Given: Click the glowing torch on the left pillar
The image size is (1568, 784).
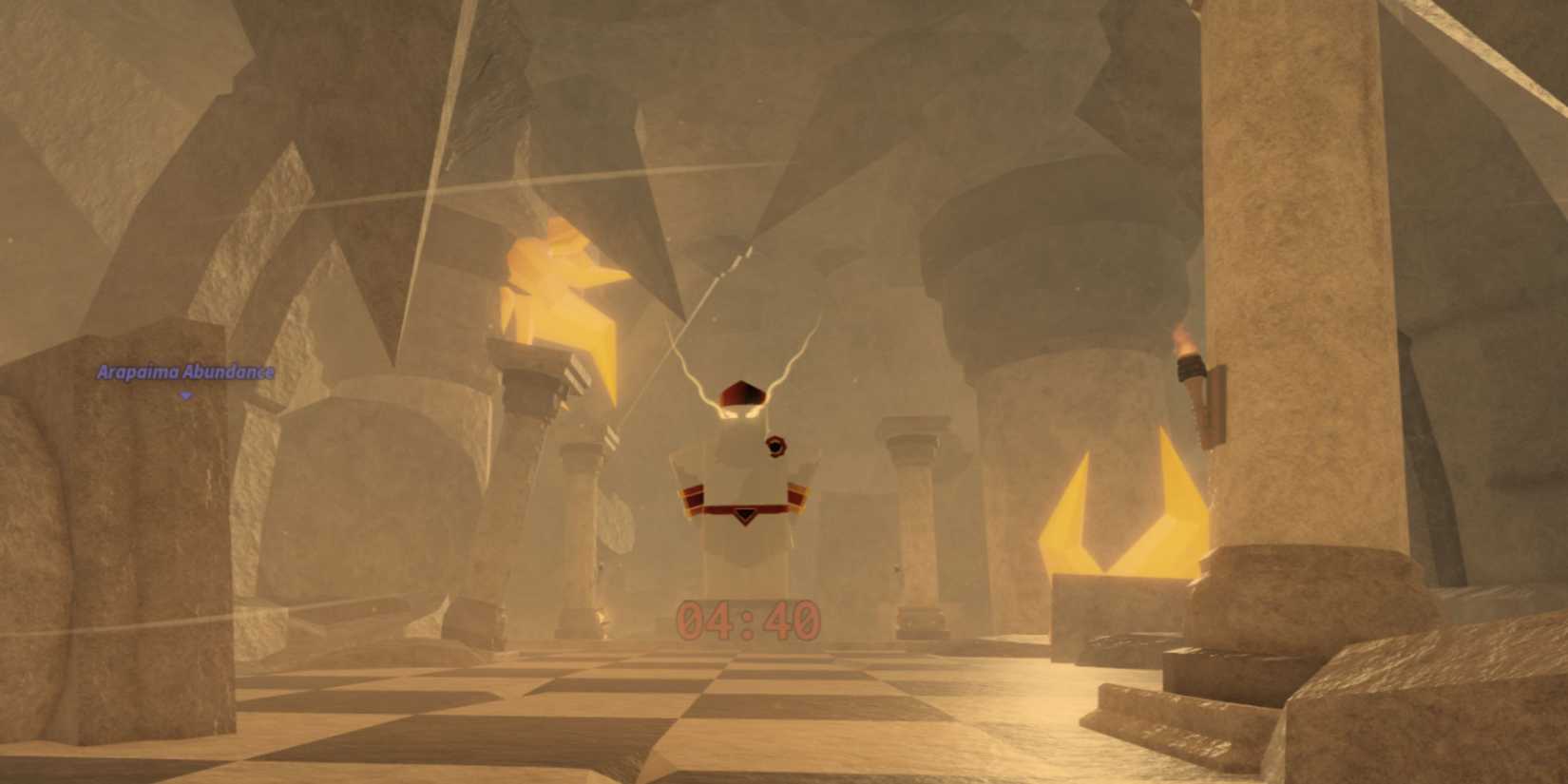Looking at the screenshot, I should tap(561, 285).
